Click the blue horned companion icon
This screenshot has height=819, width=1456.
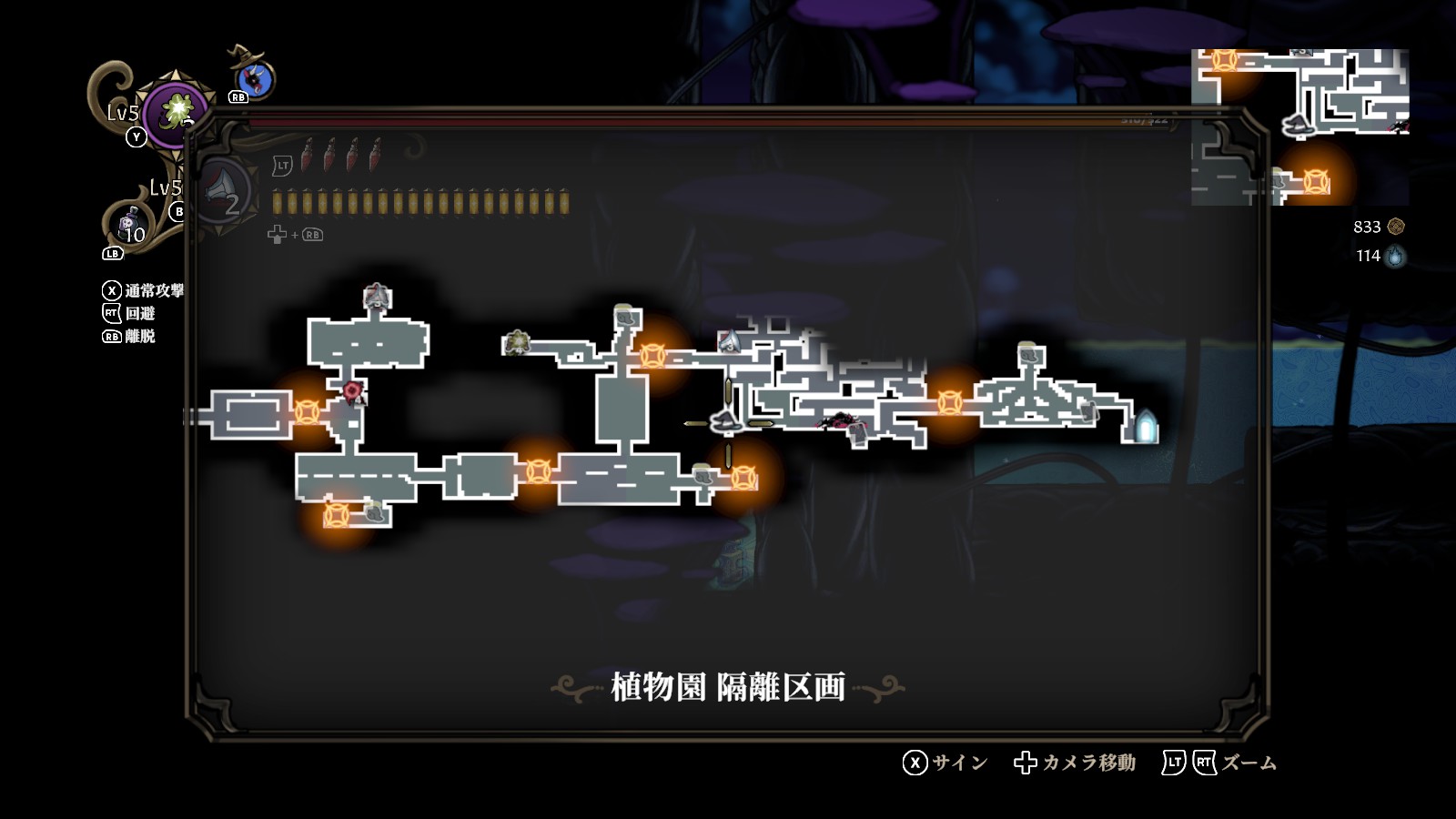point(254,79)
